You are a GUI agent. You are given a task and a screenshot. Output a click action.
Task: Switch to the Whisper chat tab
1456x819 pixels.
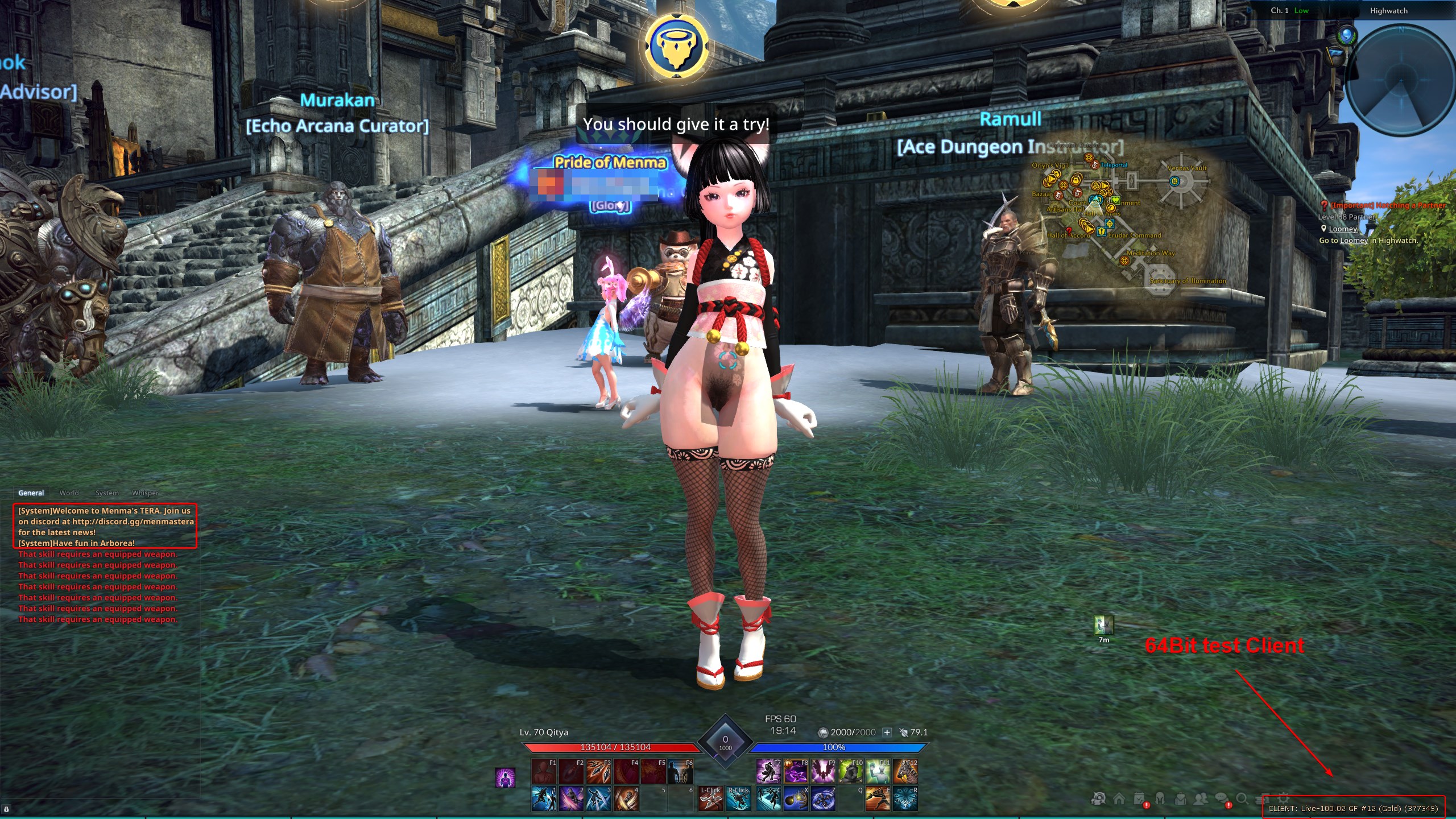(x=144, y=493)
